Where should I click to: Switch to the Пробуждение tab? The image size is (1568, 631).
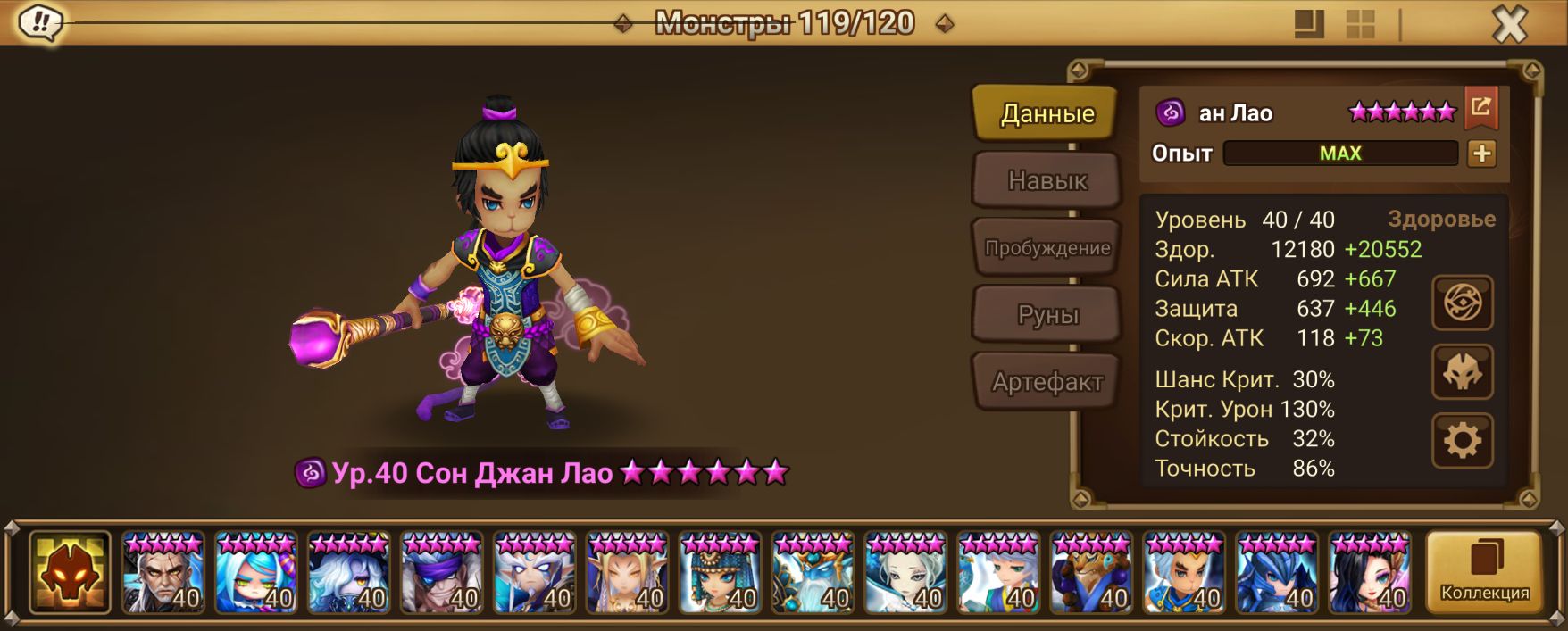(x=1047, y=248)
